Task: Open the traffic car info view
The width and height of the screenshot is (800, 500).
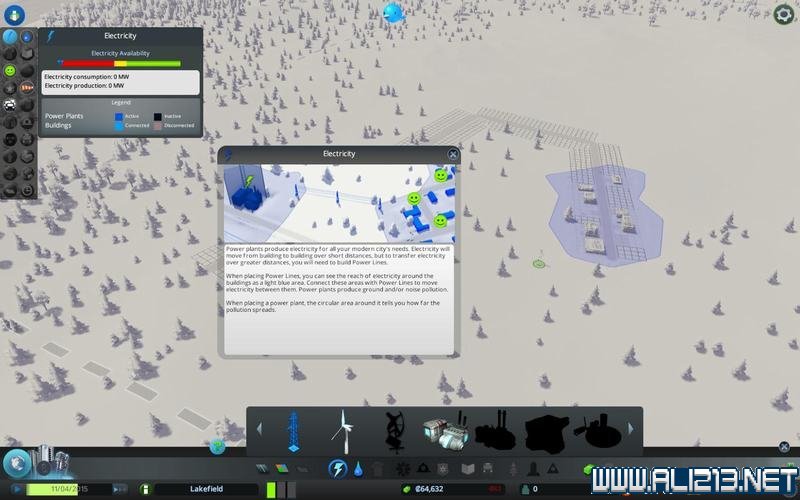Action: pyautogui.click(x=10, y=104)
